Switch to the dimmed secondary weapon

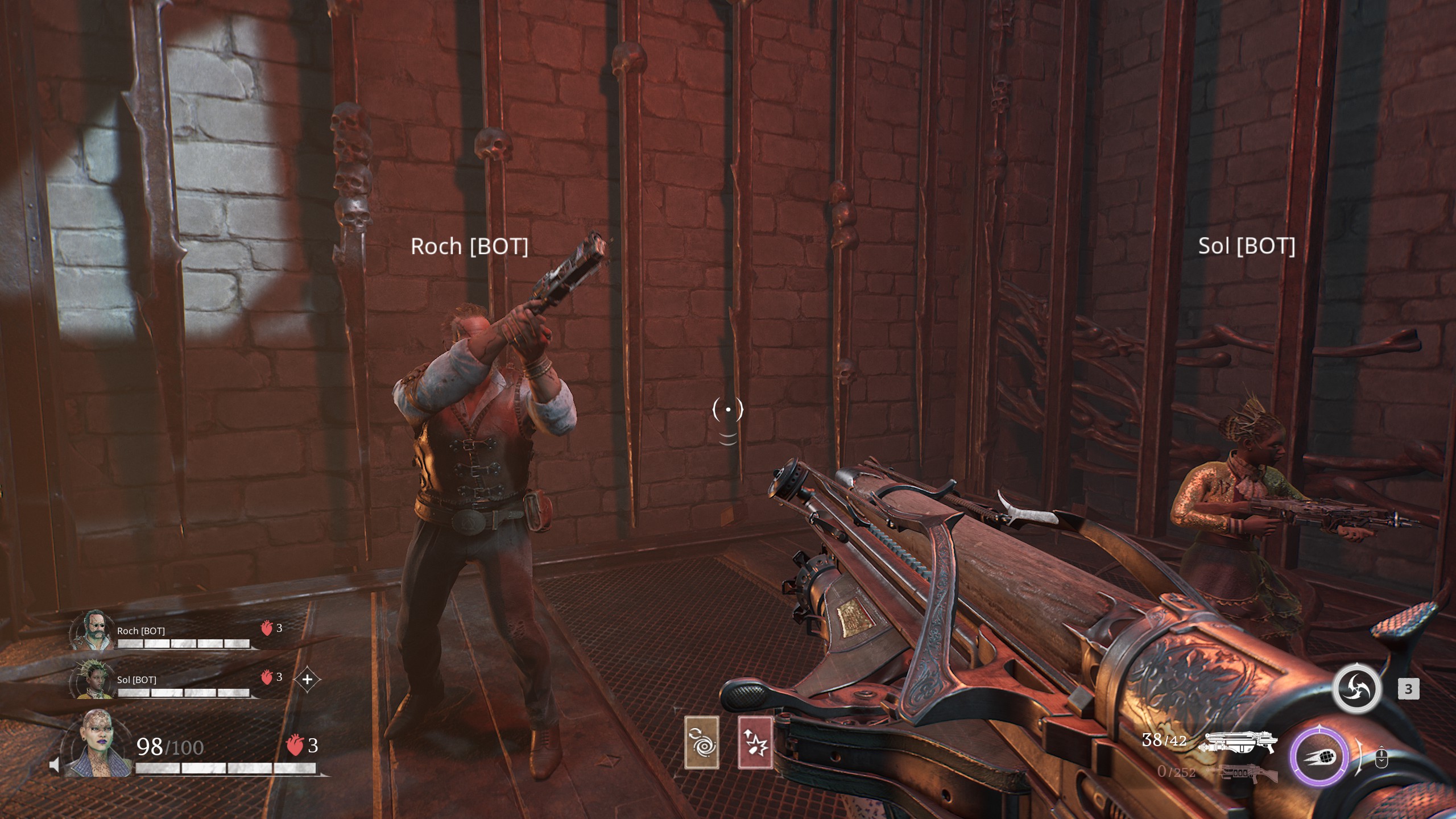1241,773
